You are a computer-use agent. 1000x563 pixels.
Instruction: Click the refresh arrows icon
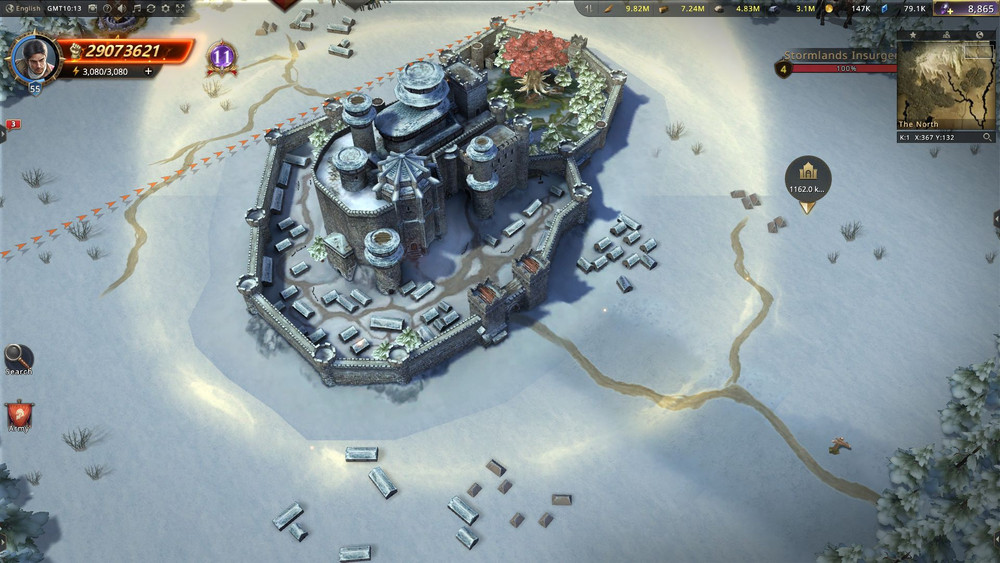pyautogui.click(x=151, y=8)
